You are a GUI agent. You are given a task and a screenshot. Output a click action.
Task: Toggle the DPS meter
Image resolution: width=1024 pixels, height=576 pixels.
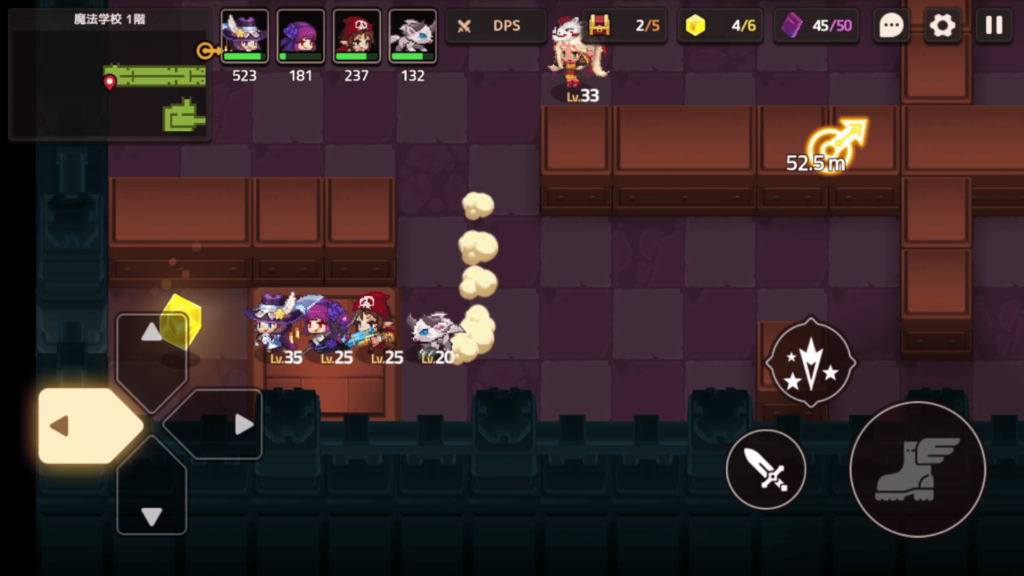pos(495,26)
